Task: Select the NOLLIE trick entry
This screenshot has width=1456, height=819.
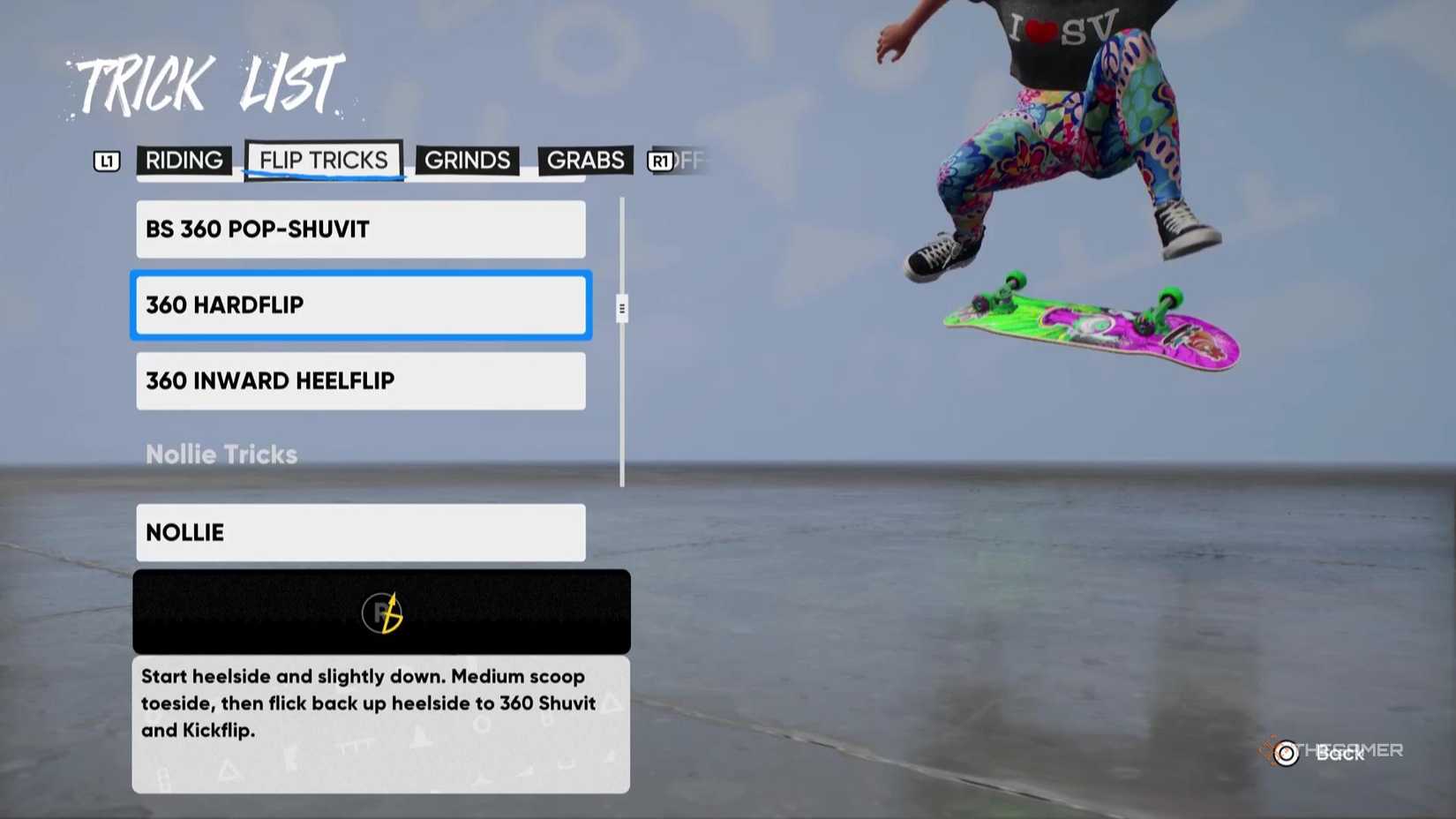Action: (360, 532)
